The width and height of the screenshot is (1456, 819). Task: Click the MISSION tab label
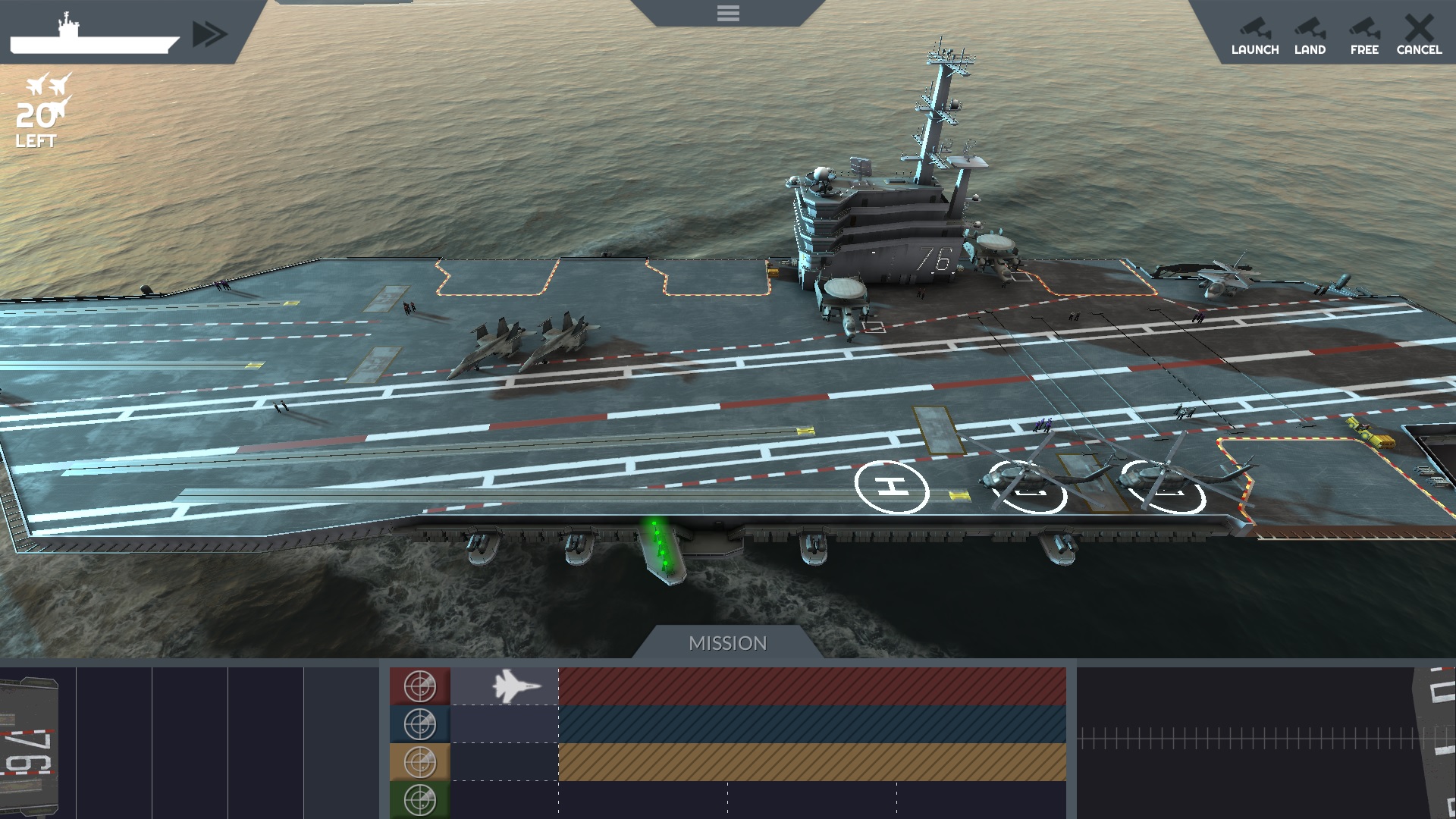pyautogui.click(x=727, y=643)
